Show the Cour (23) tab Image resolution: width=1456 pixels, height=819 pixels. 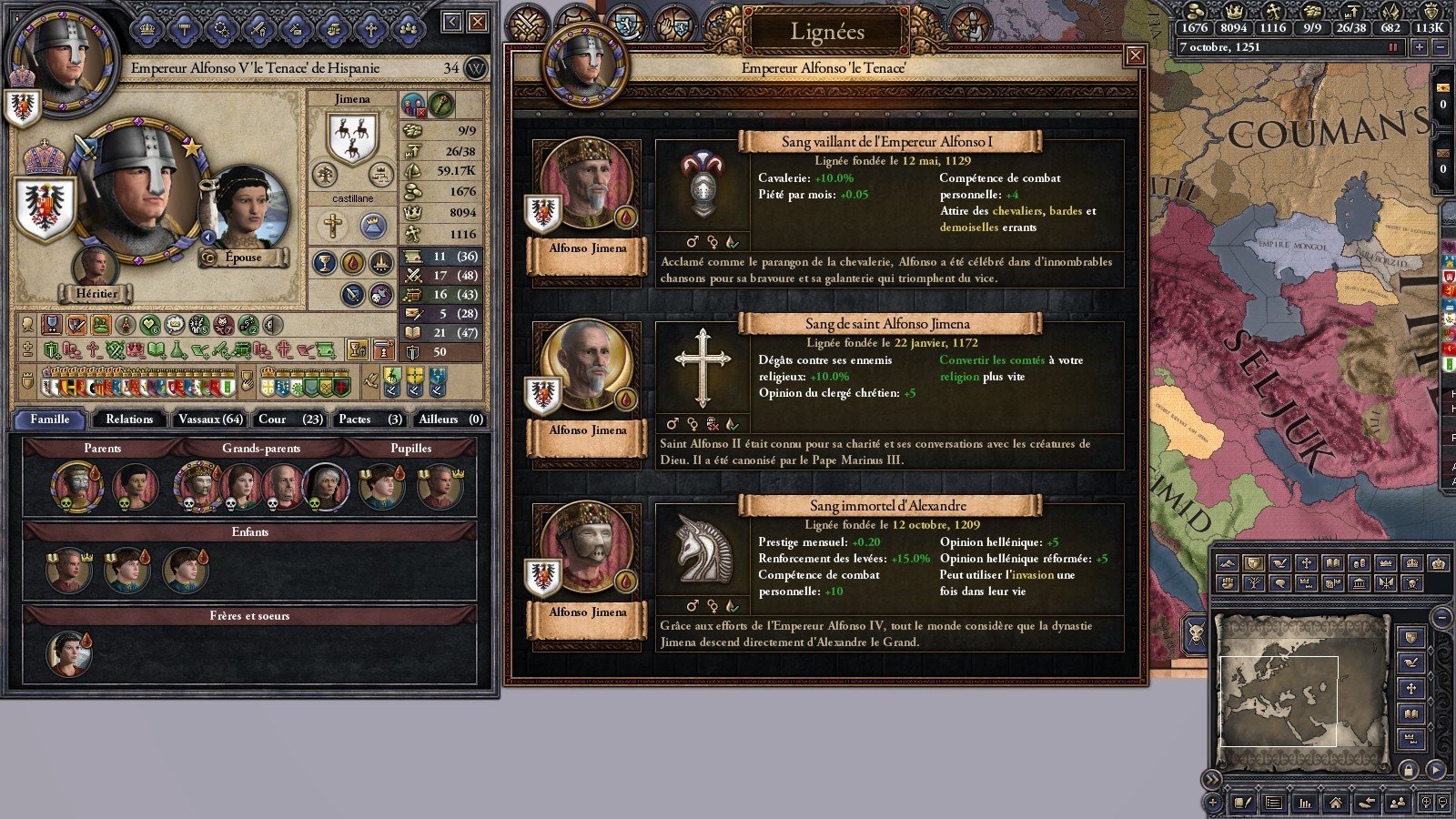[289, 420]
